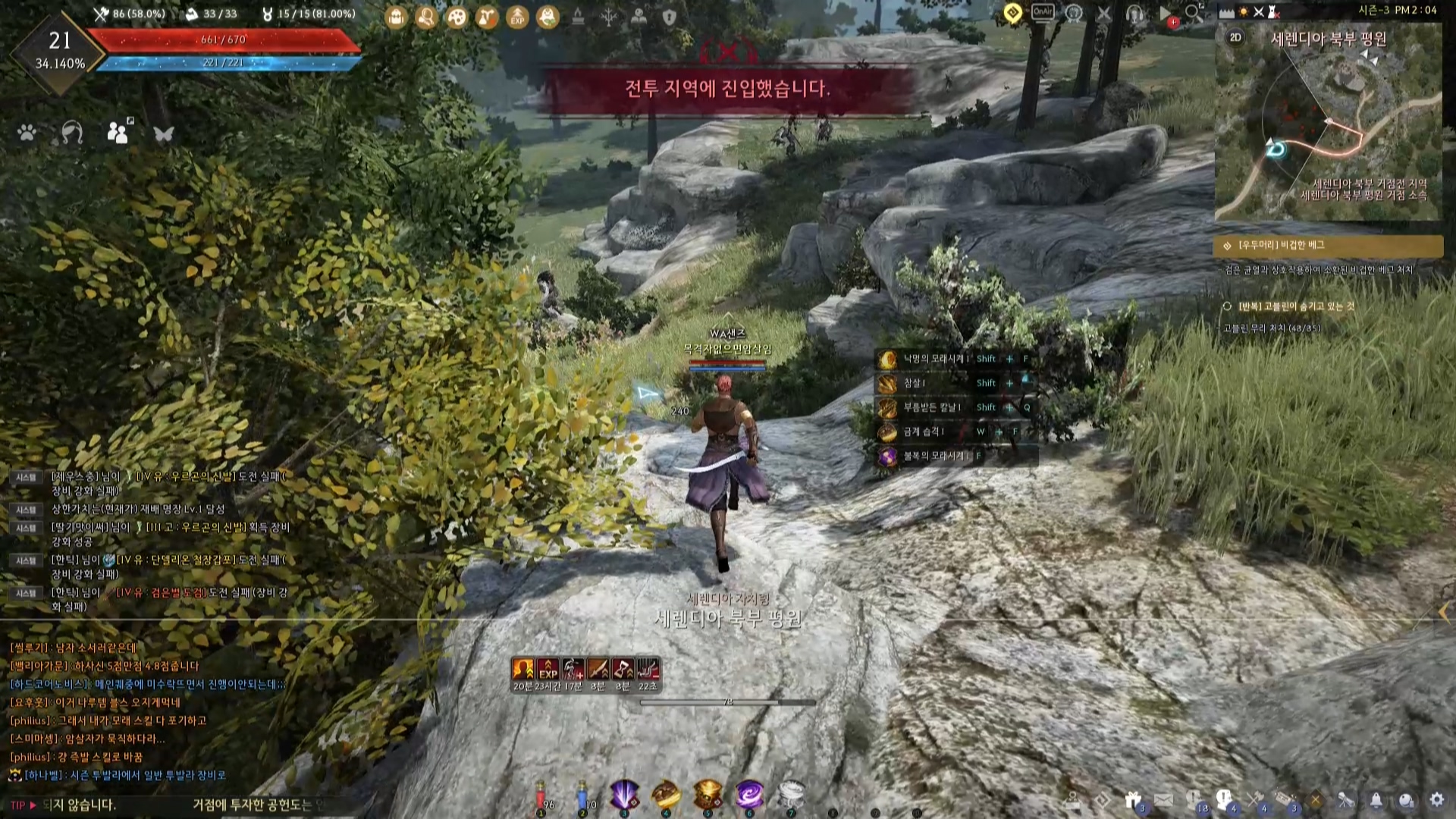Activate the white tornado skill in slot 7
The height and width of the screenshot is (819, 1456).
[791, 795]
